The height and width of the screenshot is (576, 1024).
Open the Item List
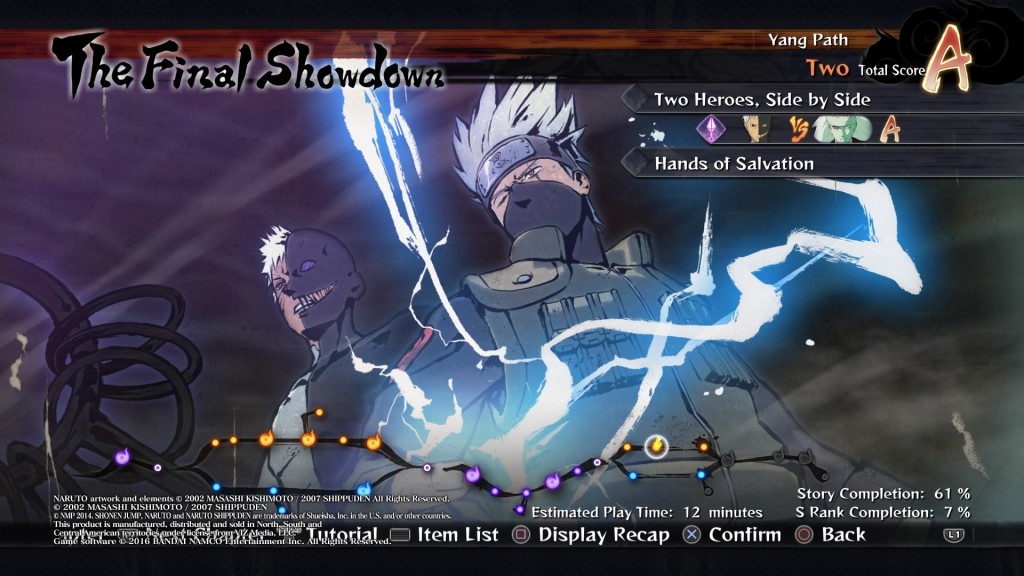(445, 535)
